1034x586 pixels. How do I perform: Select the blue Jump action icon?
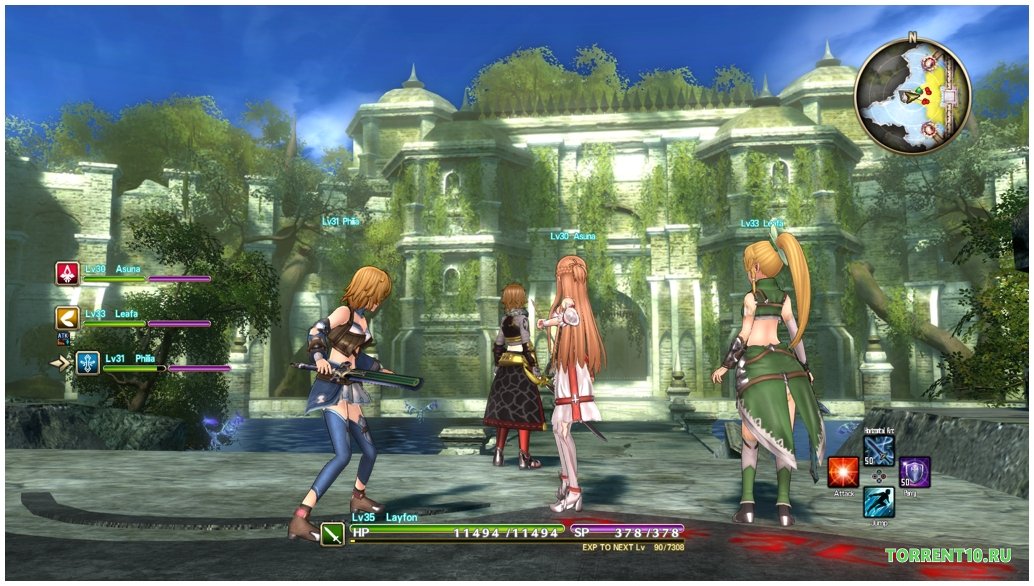pyautogui.click(x=878, y=502)
